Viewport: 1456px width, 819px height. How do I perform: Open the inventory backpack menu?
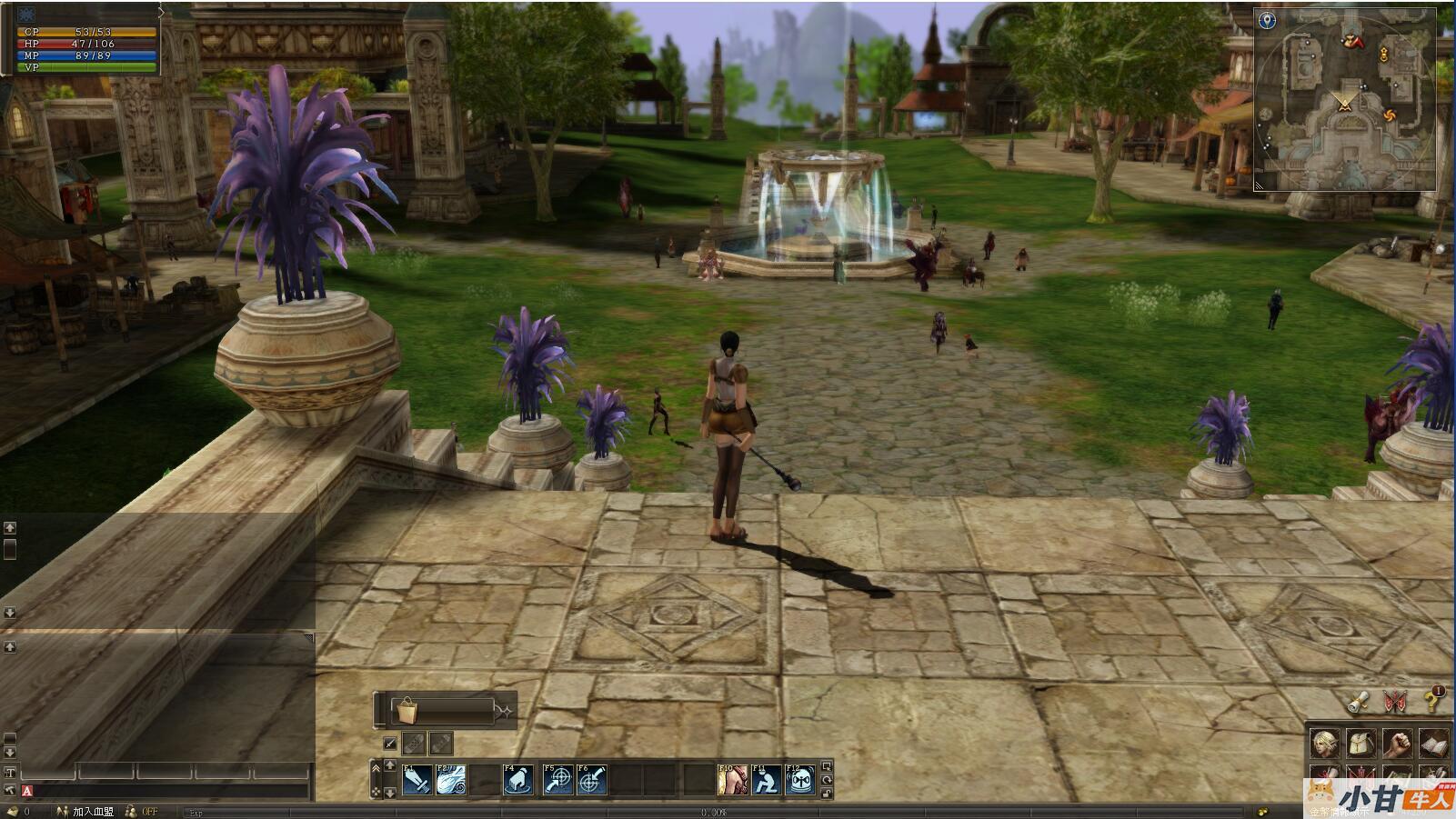[1361, 744]
